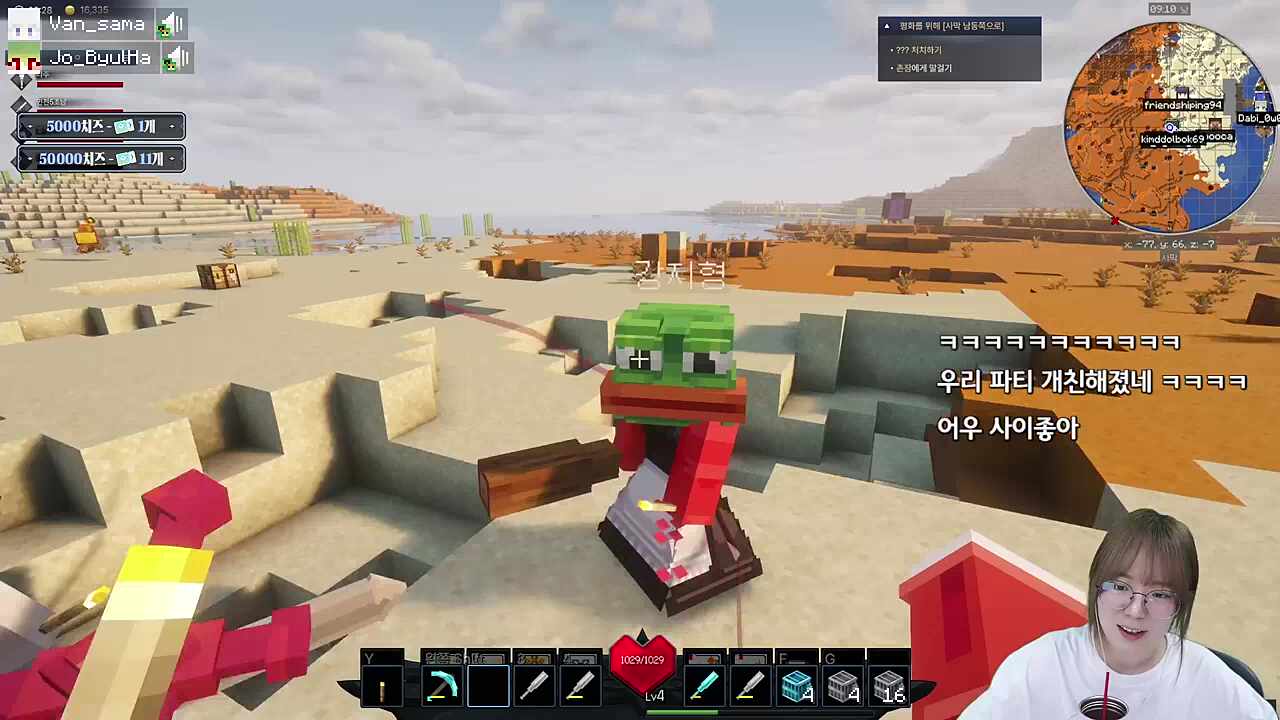Collapse the quest tracker using its arrow
This screenshot has width=1280, height=720.
[x=887, y=26]
